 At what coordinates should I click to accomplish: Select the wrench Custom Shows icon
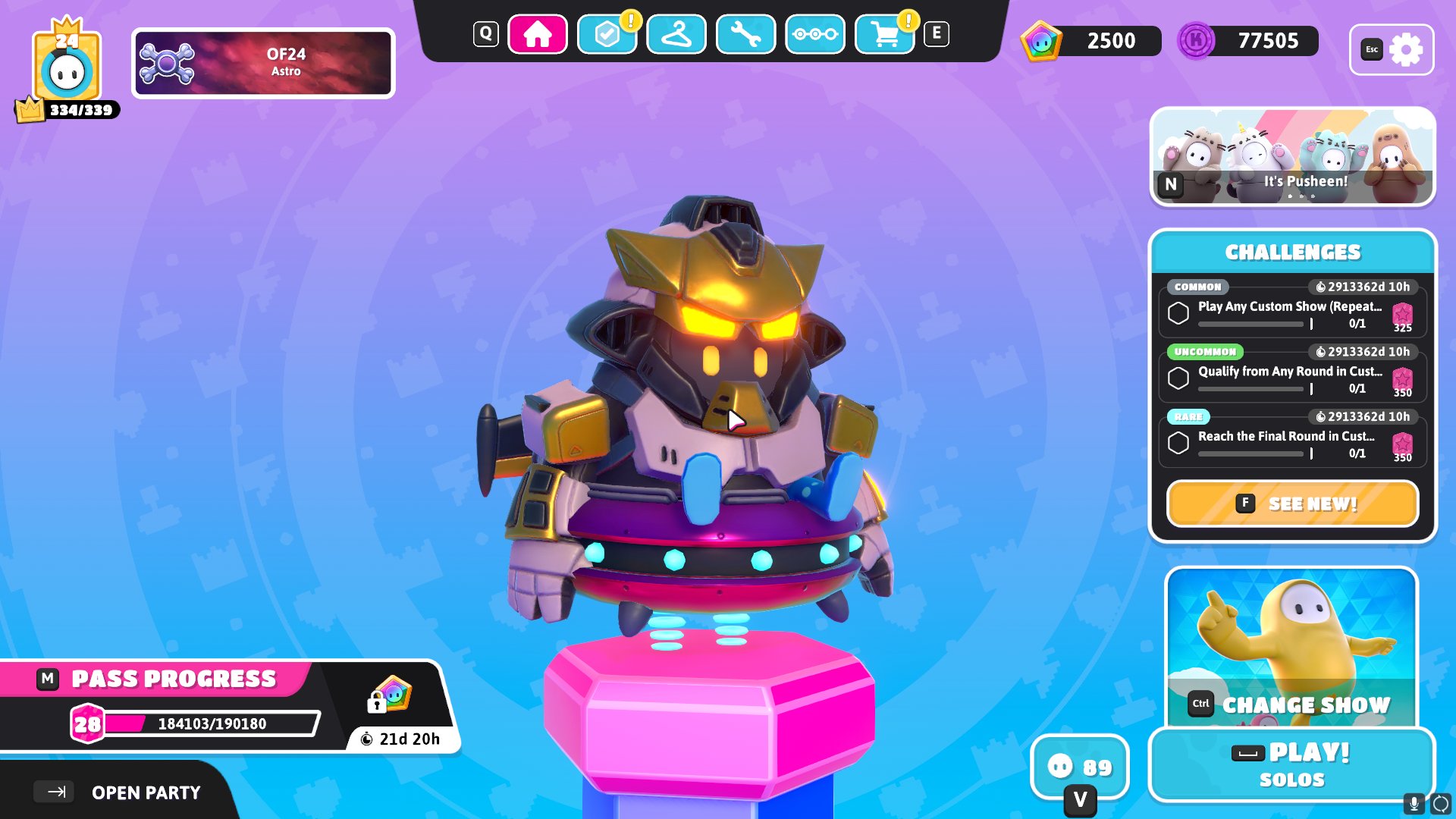point(745,34)
